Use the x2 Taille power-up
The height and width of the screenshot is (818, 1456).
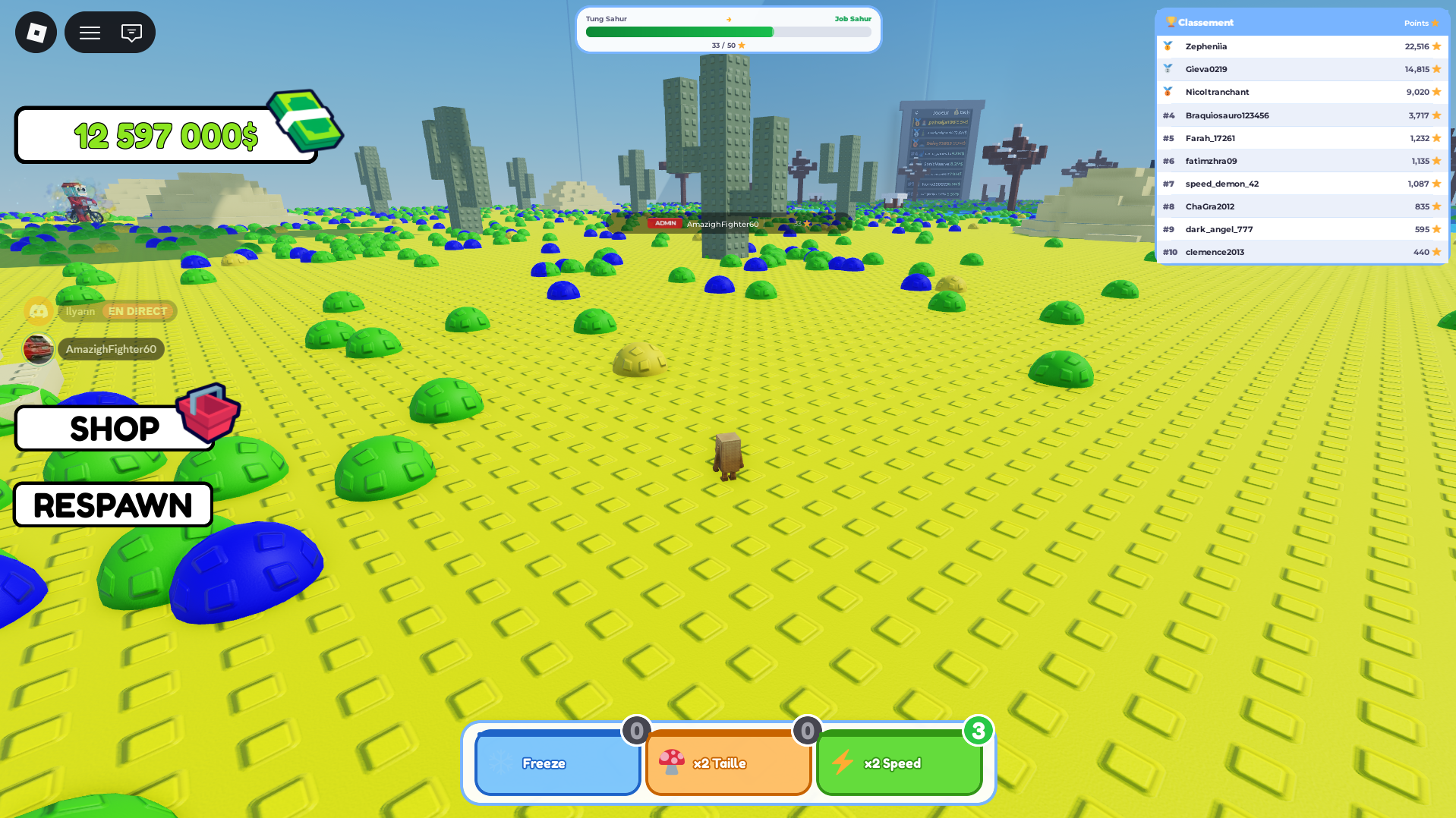(728, 763)
